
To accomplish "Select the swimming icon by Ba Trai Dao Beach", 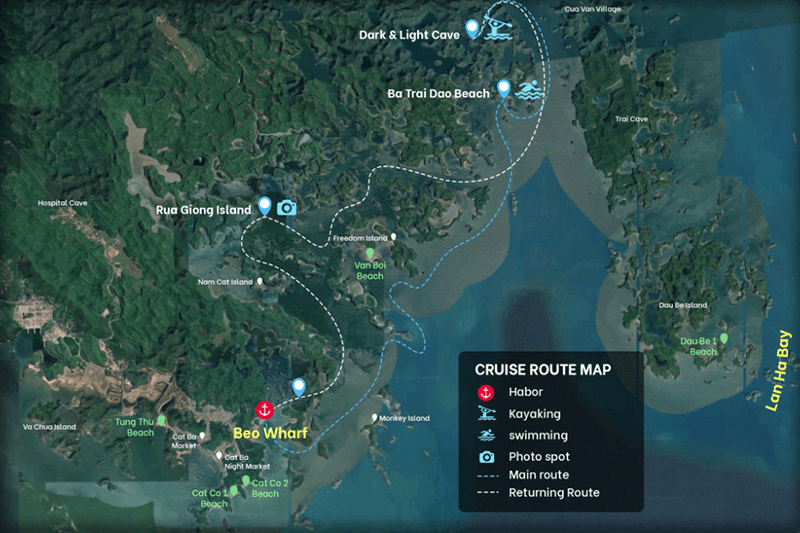I will coord(528,91).
